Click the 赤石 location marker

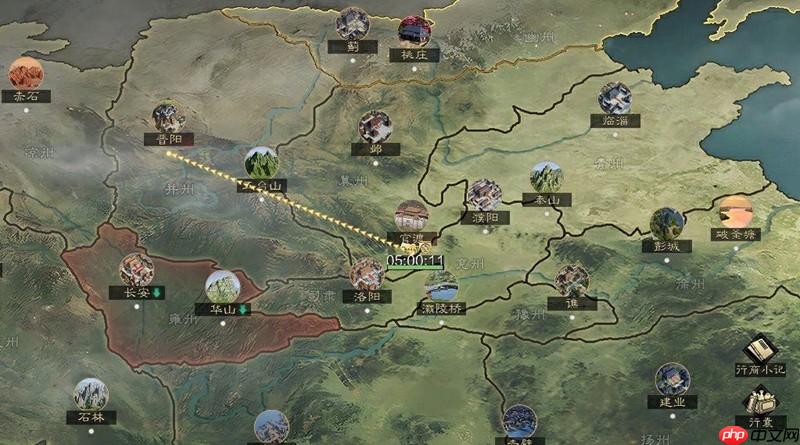(24, 75)
